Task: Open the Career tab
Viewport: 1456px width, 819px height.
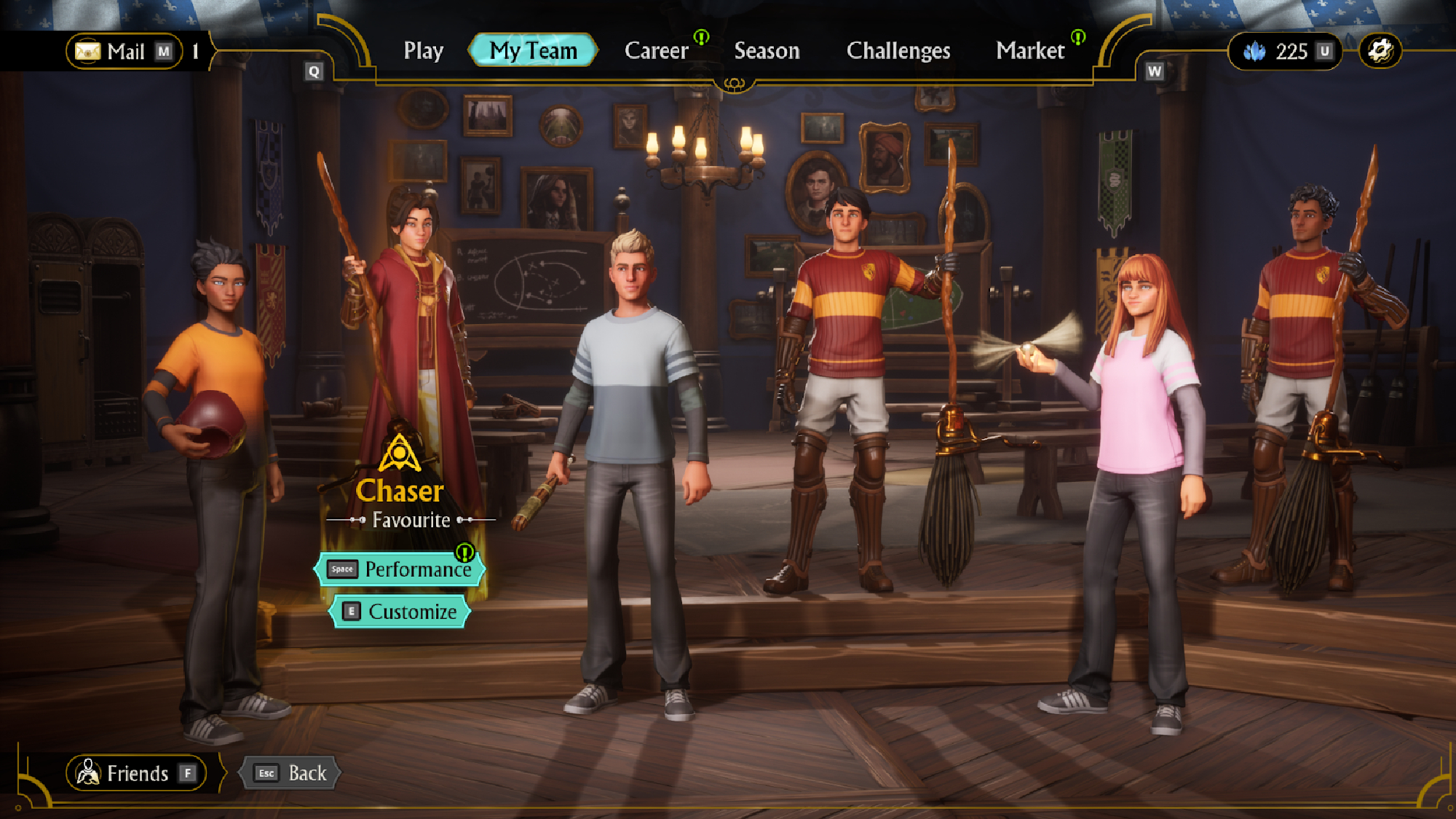Action: 656,51
